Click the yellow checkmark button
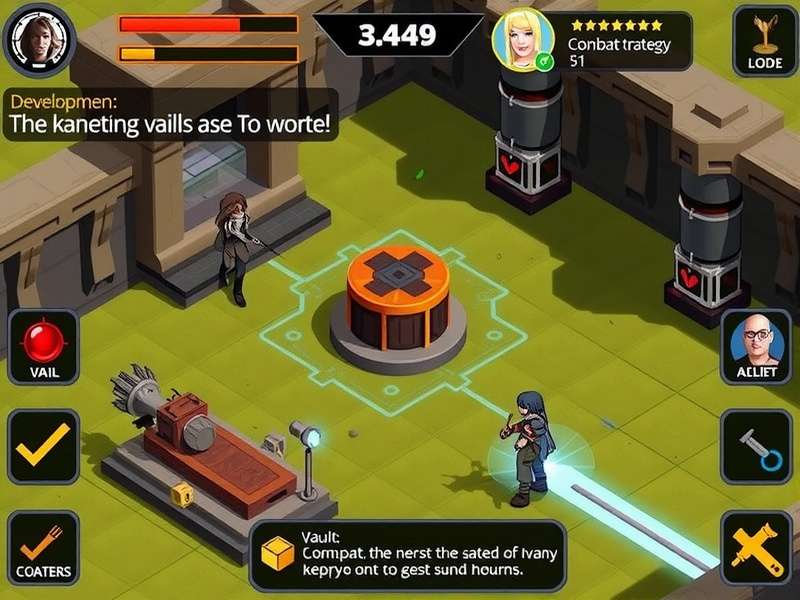 [43, 446]
